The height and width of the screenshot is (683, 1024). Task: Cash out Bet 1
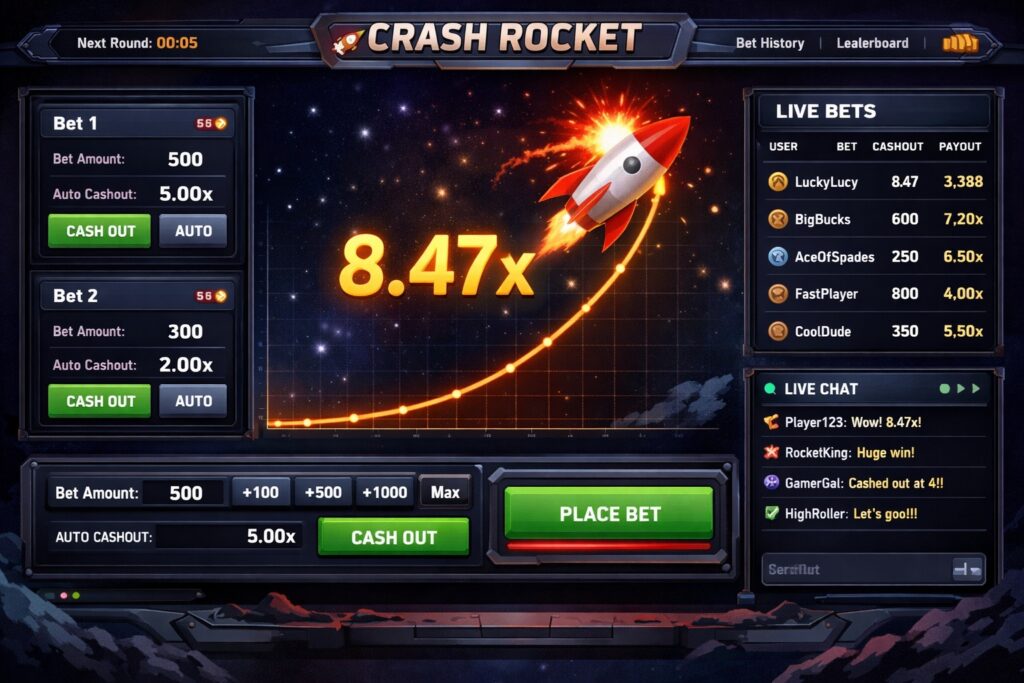click(x=100, y=231)
